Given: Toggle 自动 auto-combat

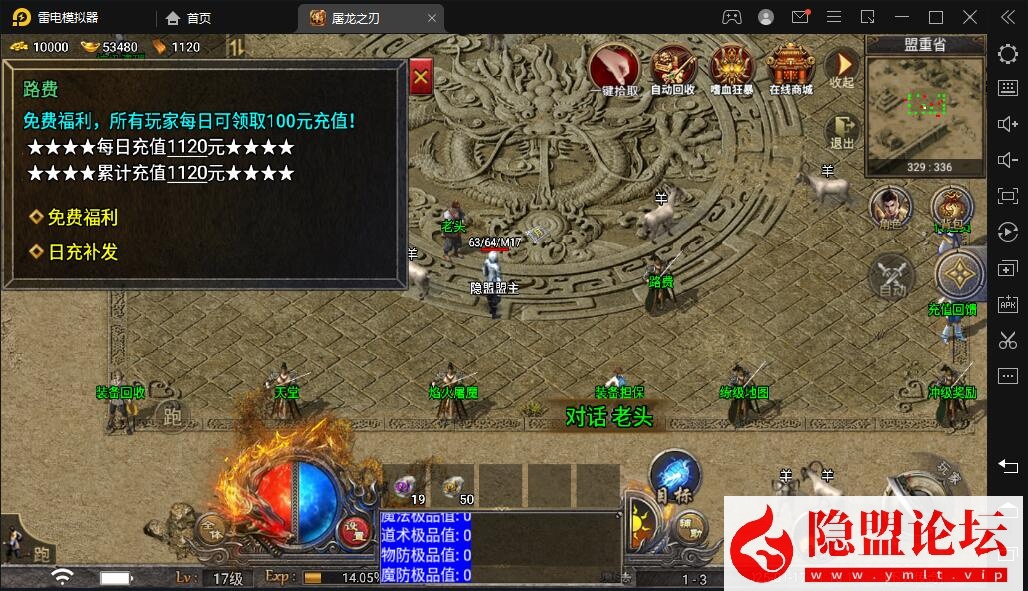Looking at the screenshot, I should [891, 275].
